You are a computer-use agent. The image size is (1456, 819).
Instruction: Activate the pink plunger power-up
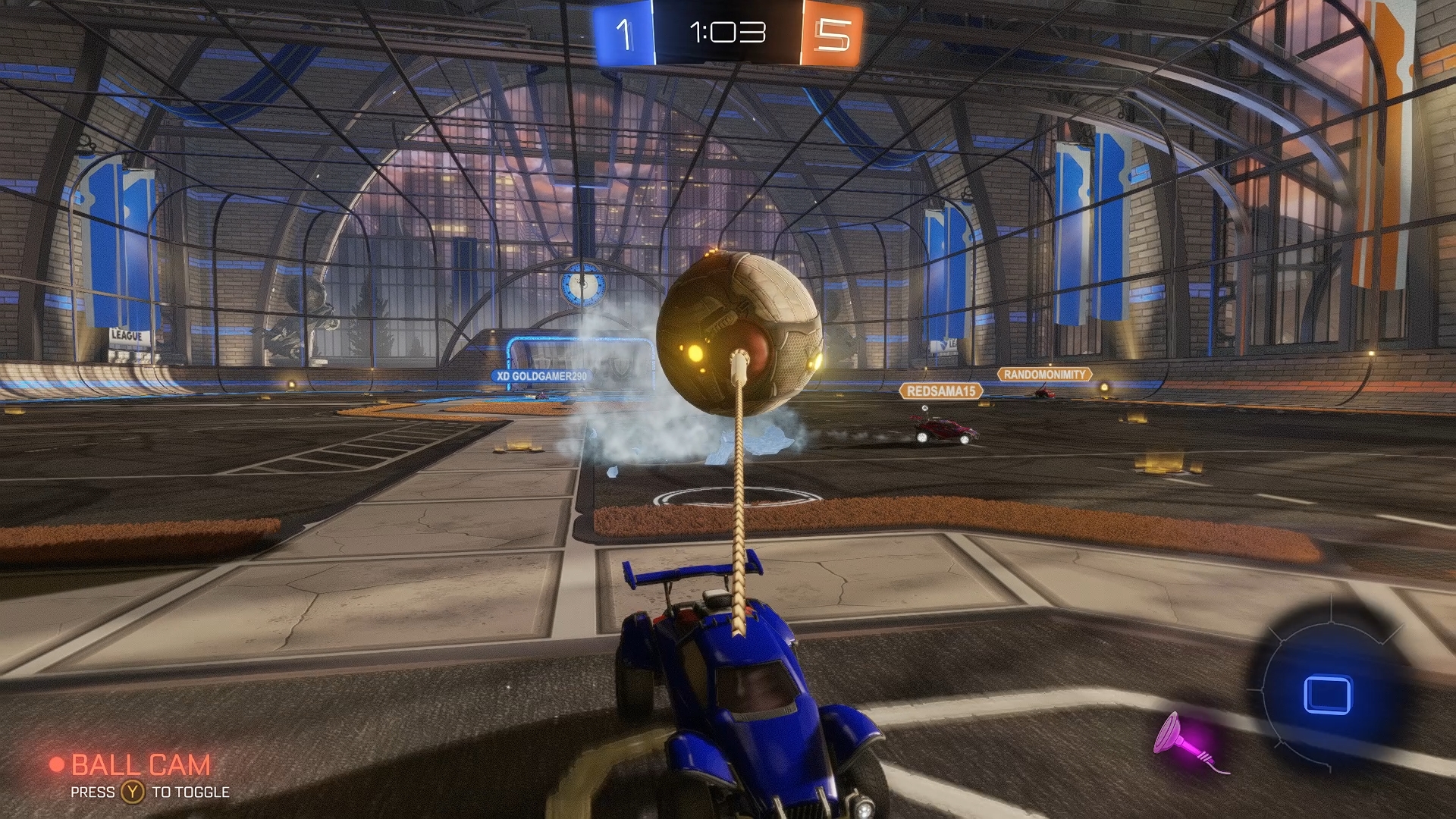(x=1185, y=742)
